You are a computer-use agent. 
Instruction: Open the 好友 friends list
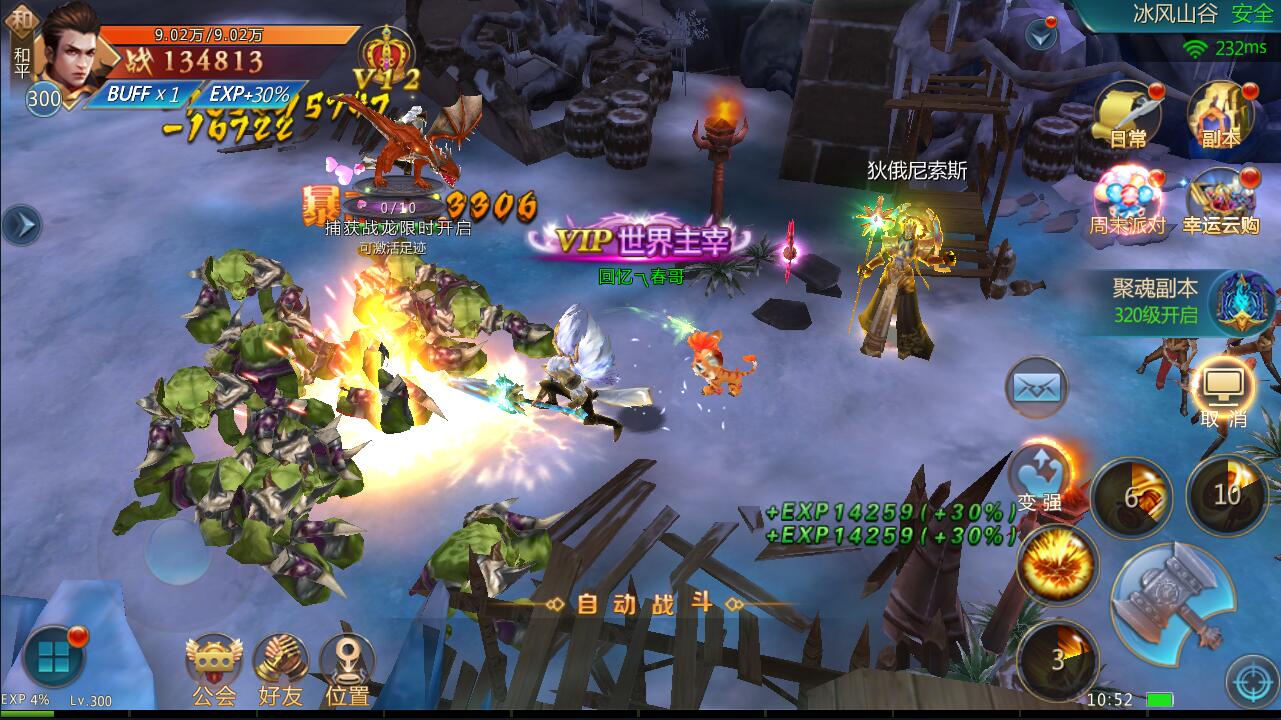(281, 668)
